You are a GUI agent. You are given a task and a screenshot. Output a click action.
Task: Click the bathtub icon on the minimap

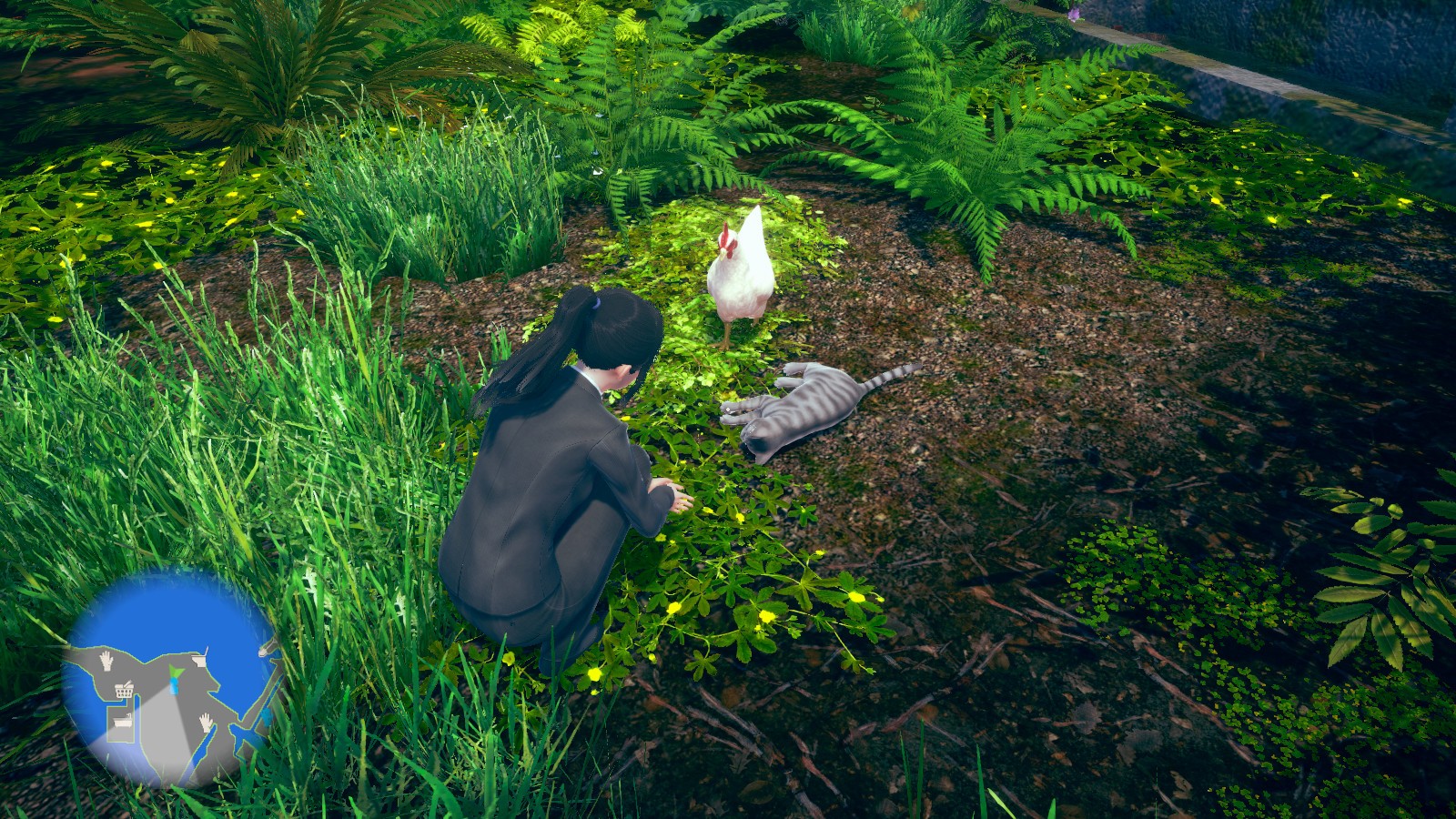click(123, 722)
